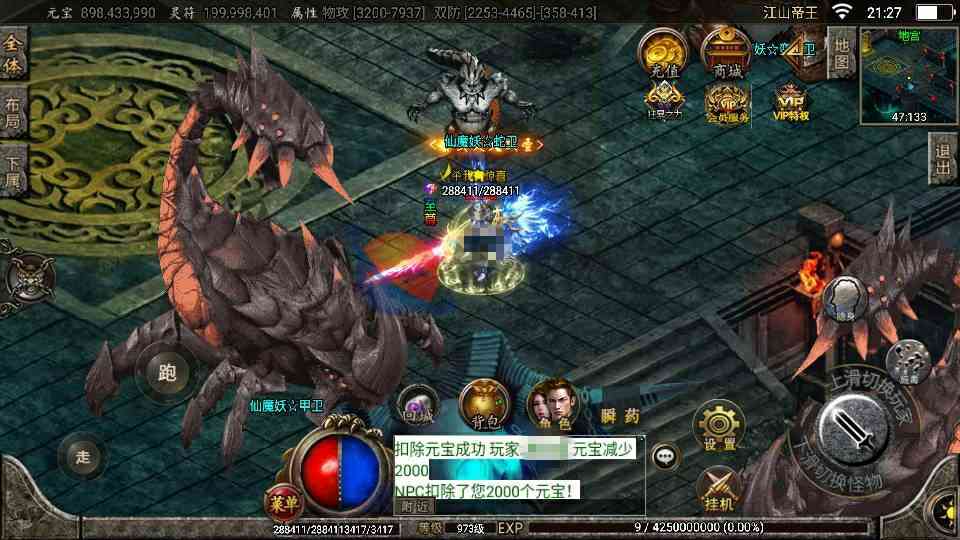This screenshot has height=540, width=960.
Task: Toggle the 走 walk button
Action: click(84, 457)
